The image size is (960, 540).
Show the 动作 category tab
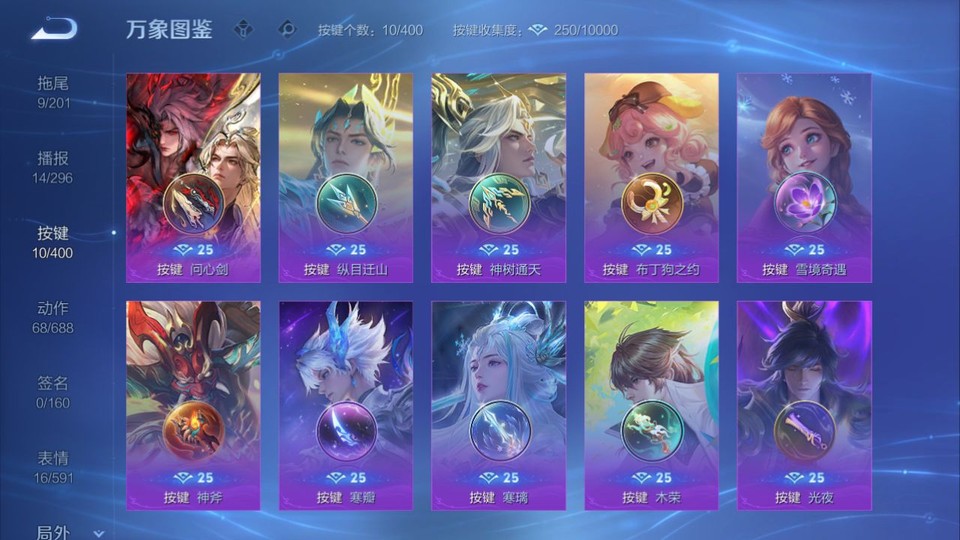[54, 317]
